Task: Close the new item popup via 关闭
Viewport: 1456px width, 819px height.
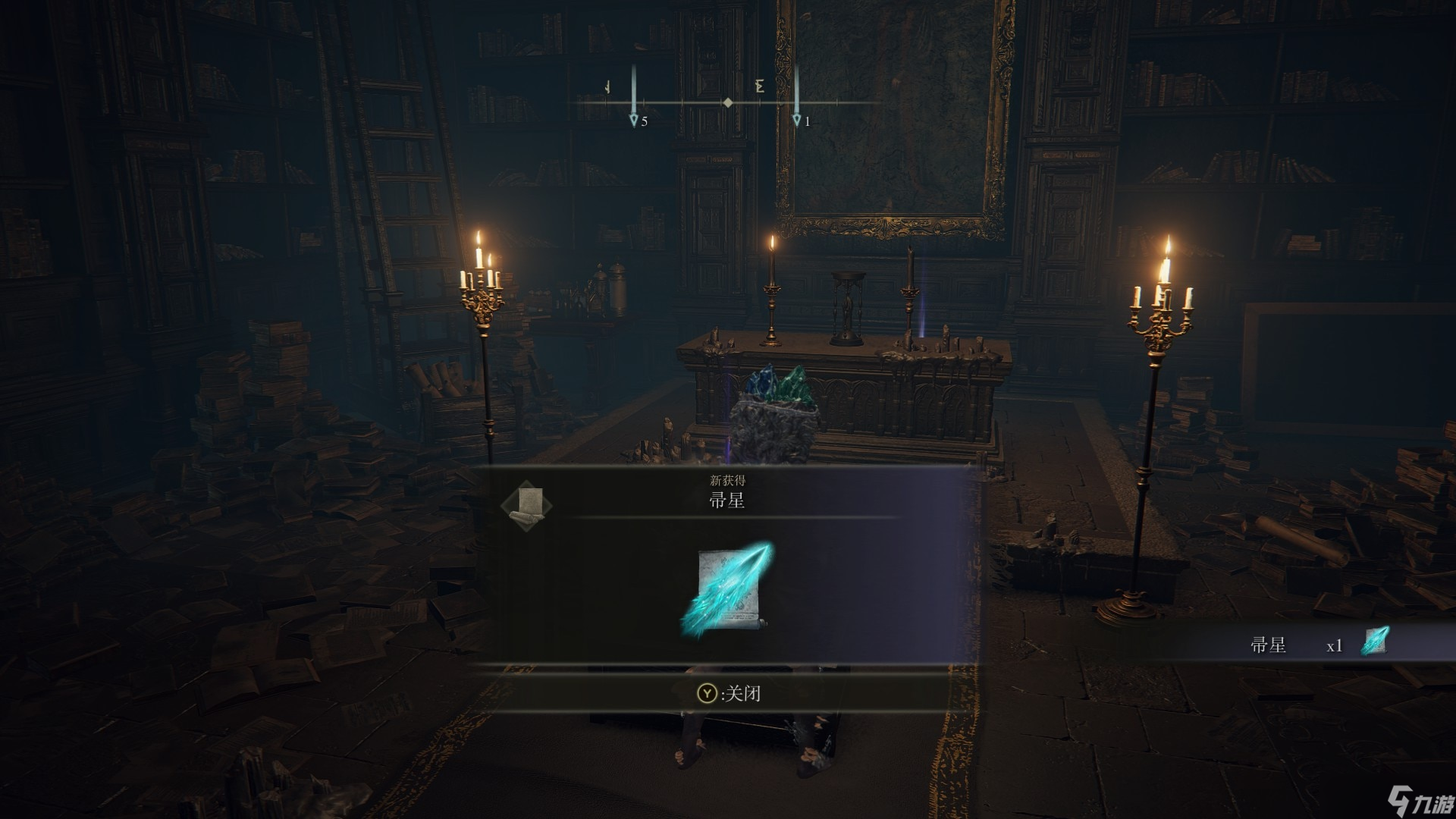Action: coord(729,693)
